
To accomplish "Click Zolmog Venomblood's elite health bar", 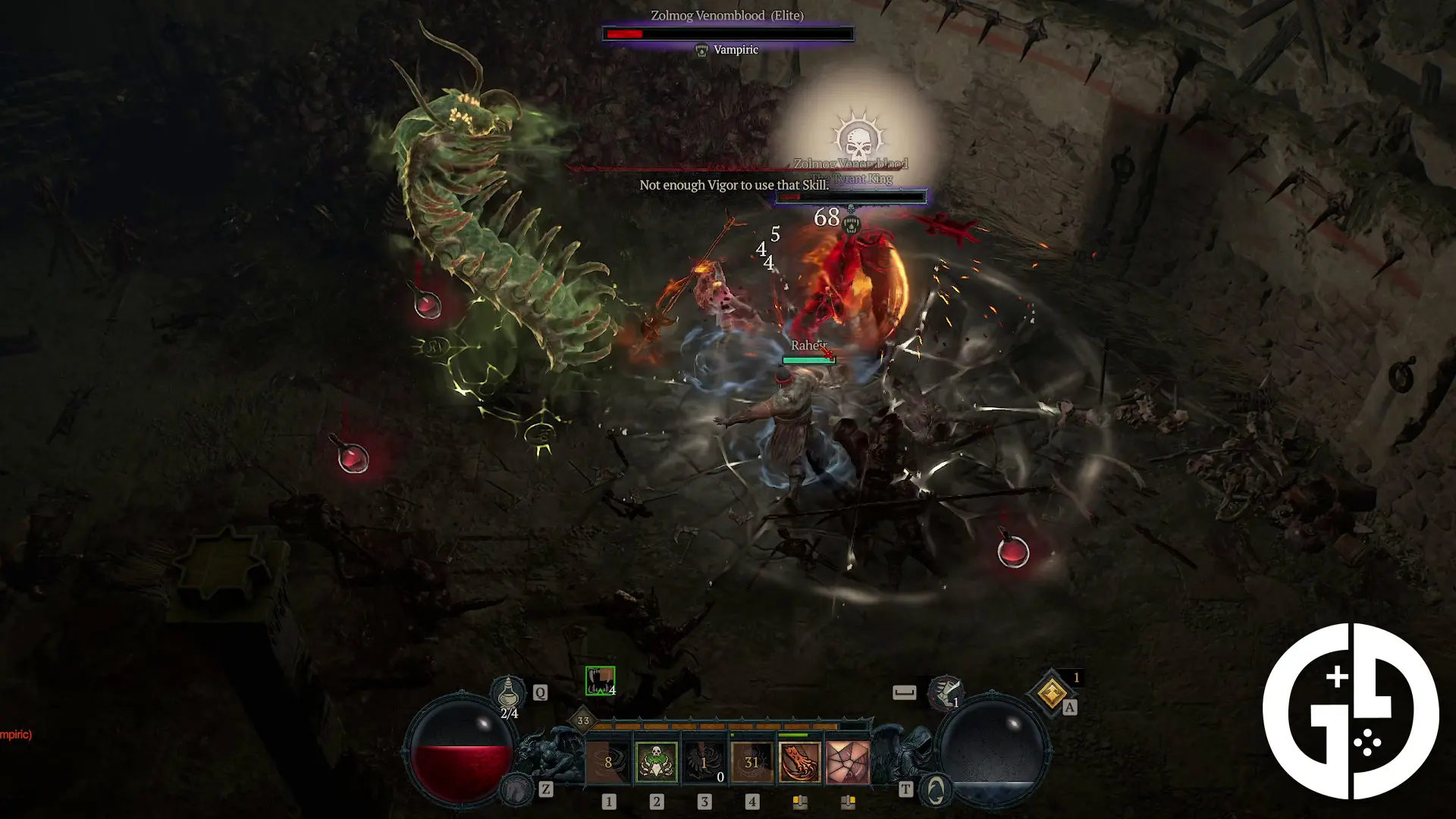I will [727, 32].
